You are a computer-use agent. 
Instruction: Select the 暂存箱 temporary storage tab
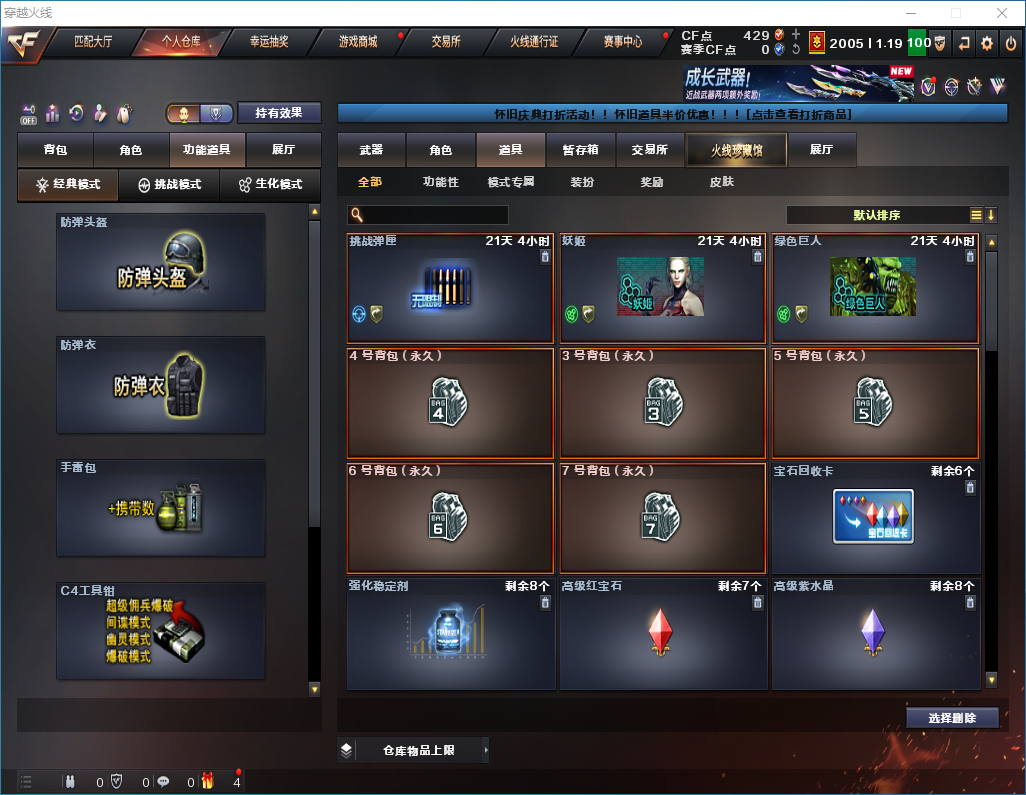(580, 150)
